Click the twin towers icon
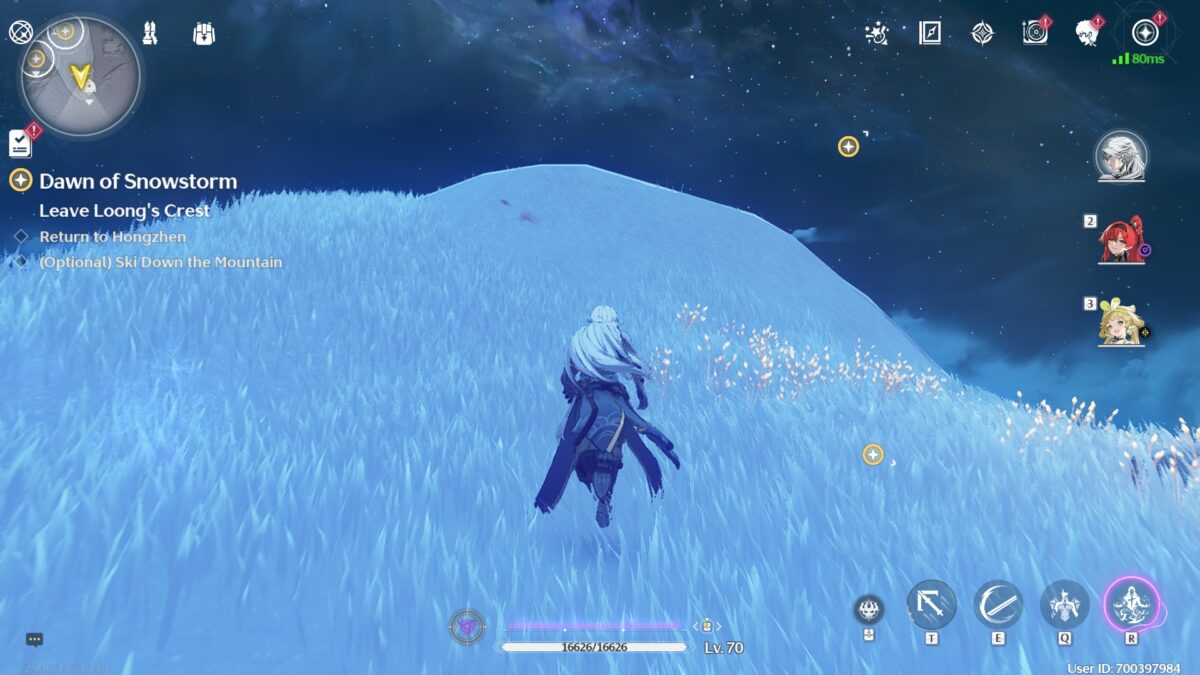 (150, 33)
